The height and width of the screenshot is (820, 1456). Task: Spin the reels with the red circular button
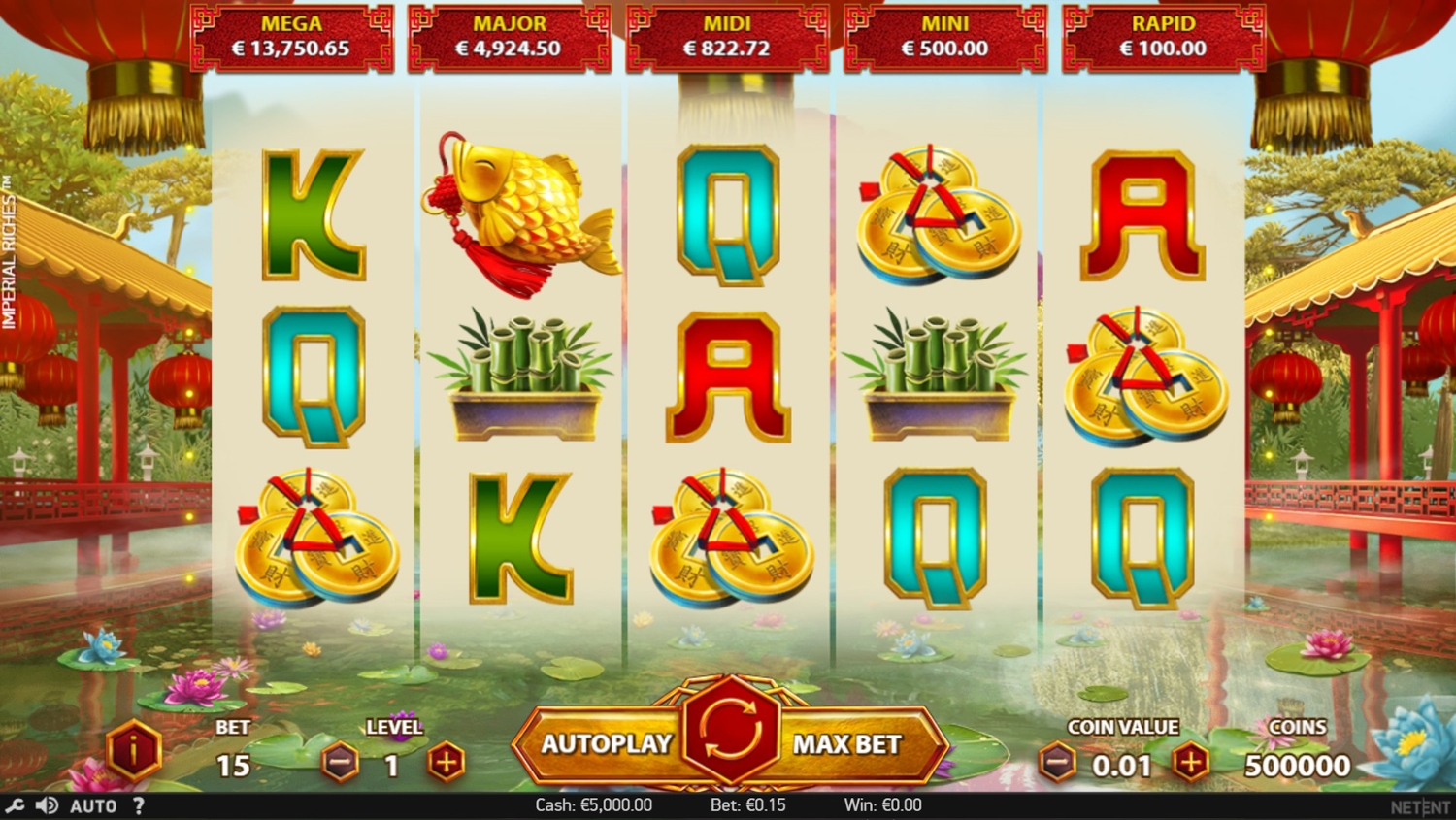730,733
